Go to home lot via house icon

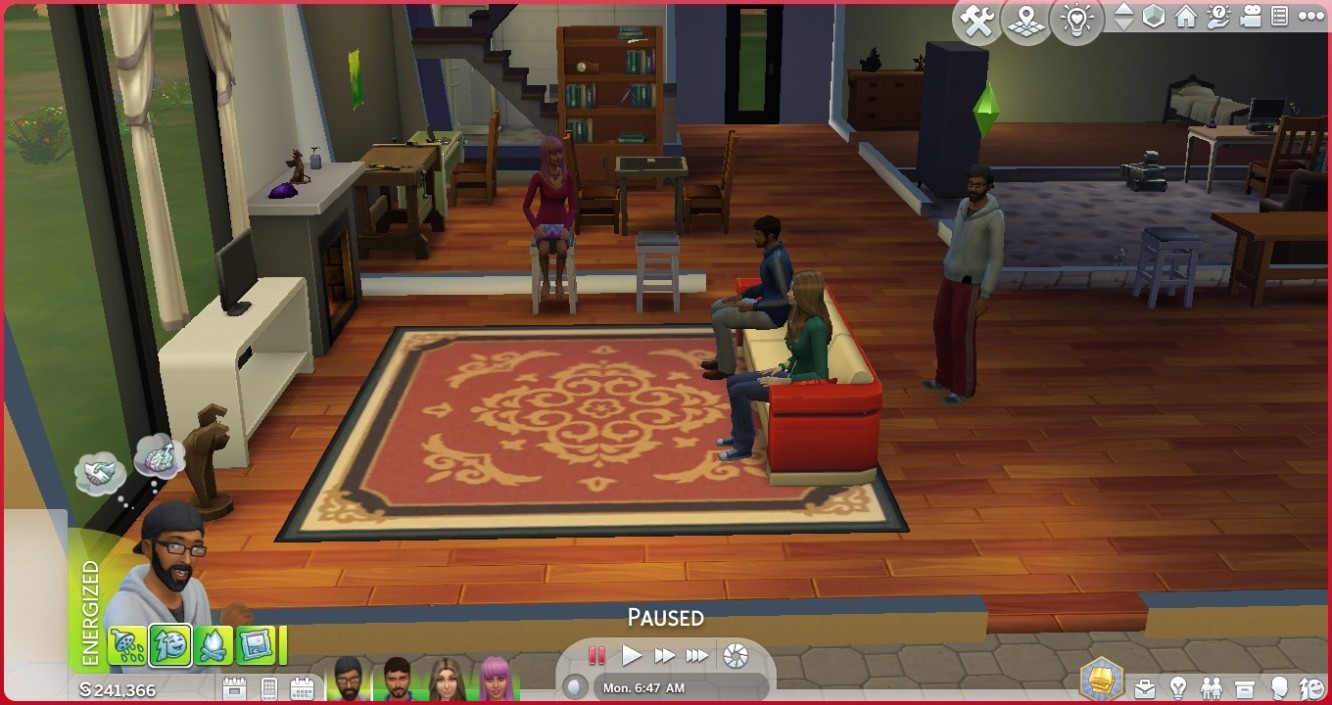click(x=1186, y=17)
